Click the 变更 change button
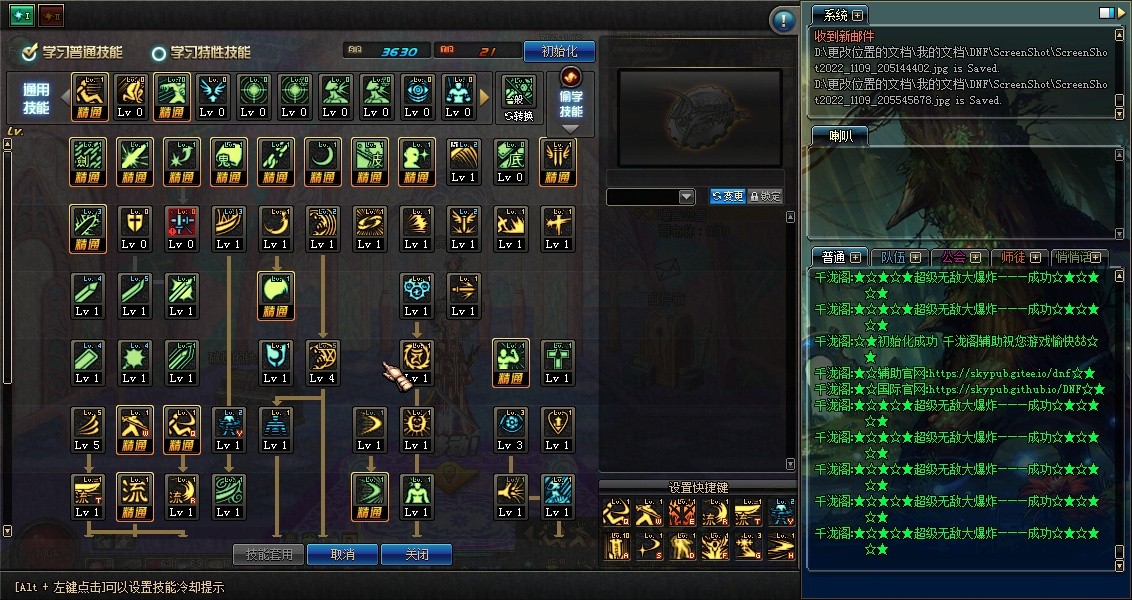Screen dimensions: 1132x600 click(x=727, y=196)
